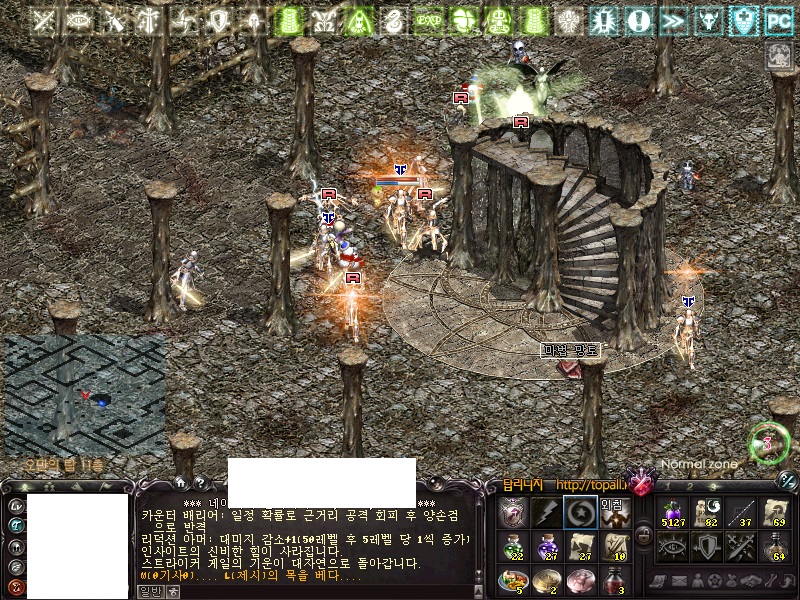
Task: Open the question mark help button
Action: (198, 483)
